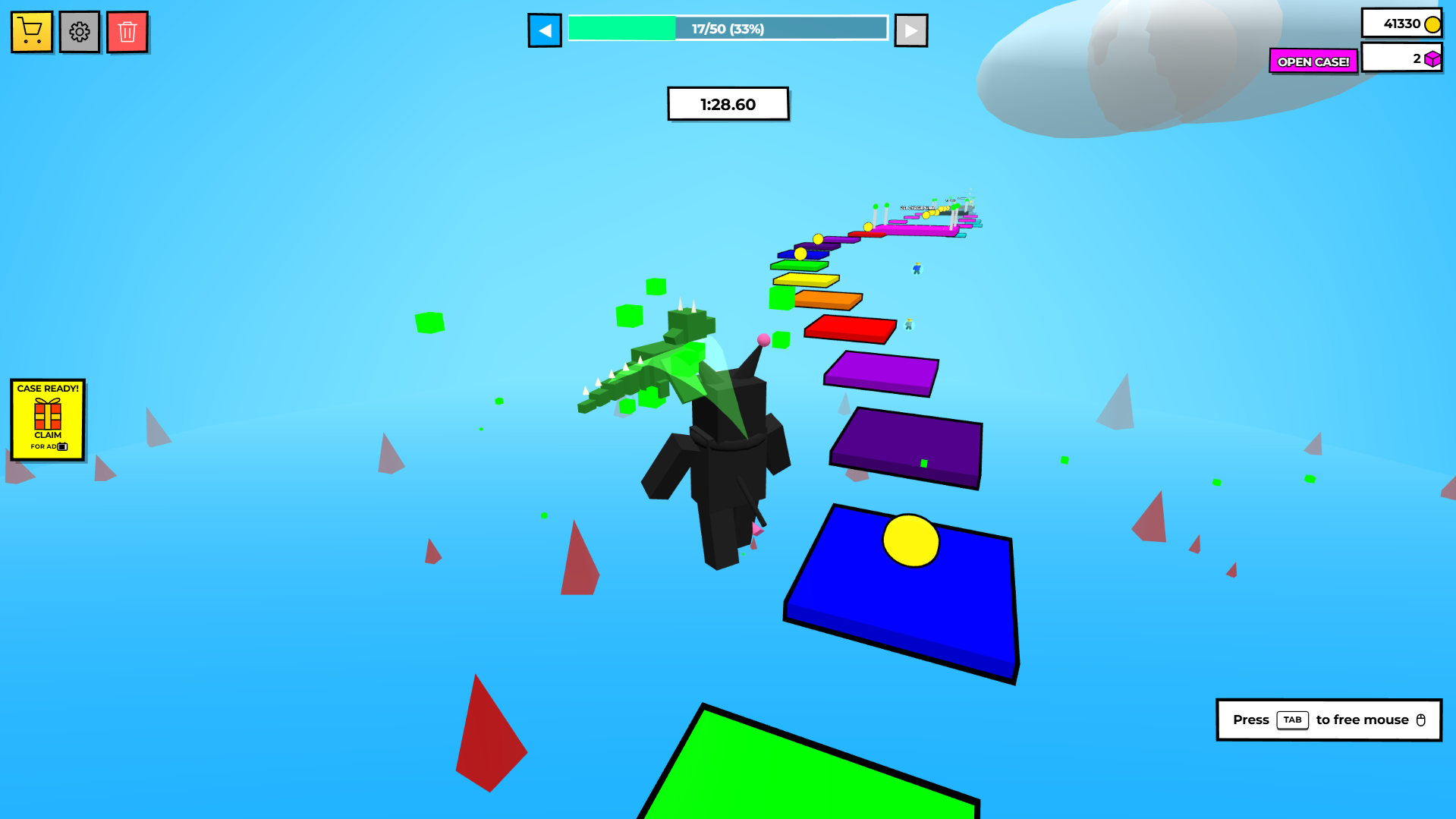Click the cart icon inside FOR AD label
The image size is (1456, 819).
pyautogui.click(x=62, y=446)
